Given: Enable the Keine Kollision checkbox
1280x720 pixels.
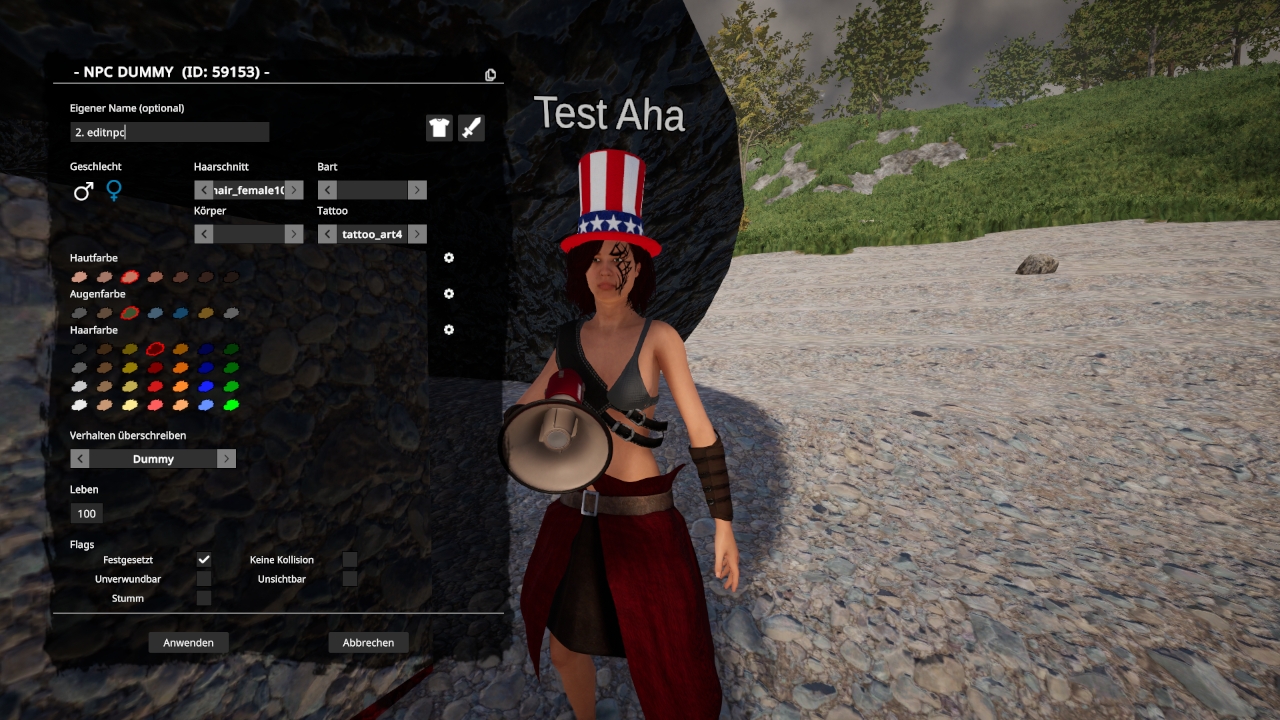Looking at the screenshot, I should point(350,560).
